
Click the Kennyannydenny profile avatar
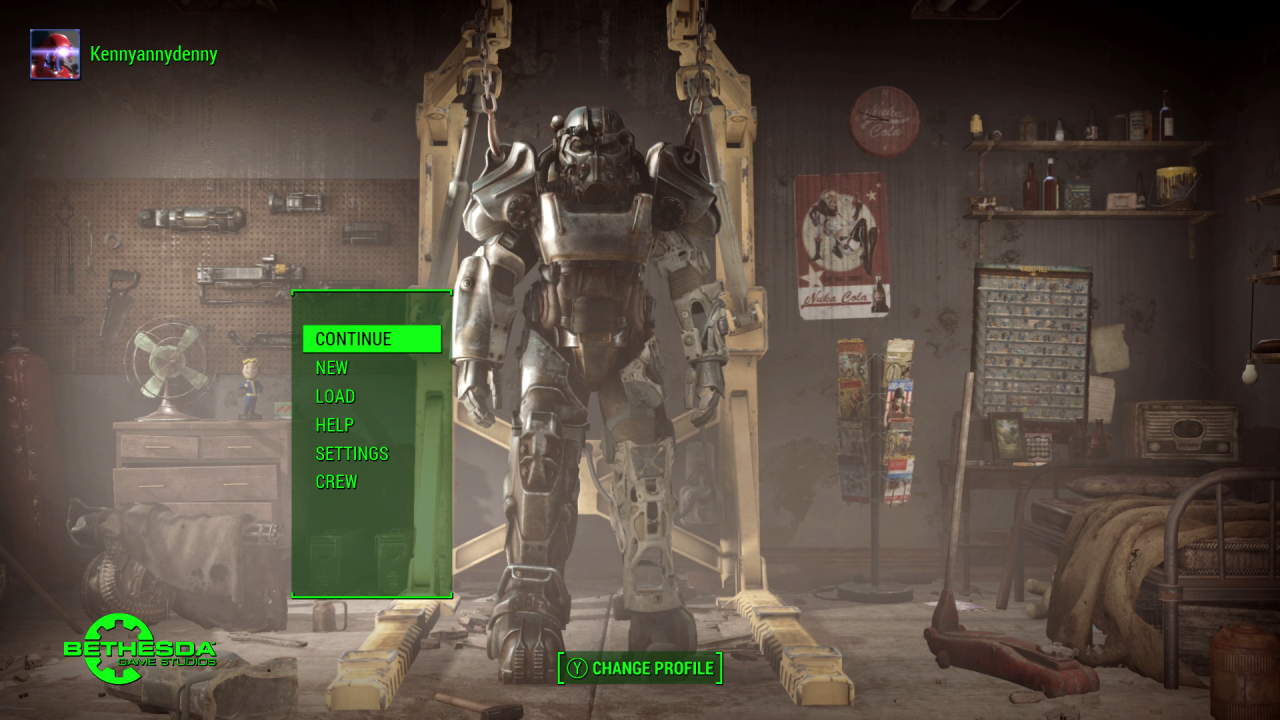click(x=55, y=54)
